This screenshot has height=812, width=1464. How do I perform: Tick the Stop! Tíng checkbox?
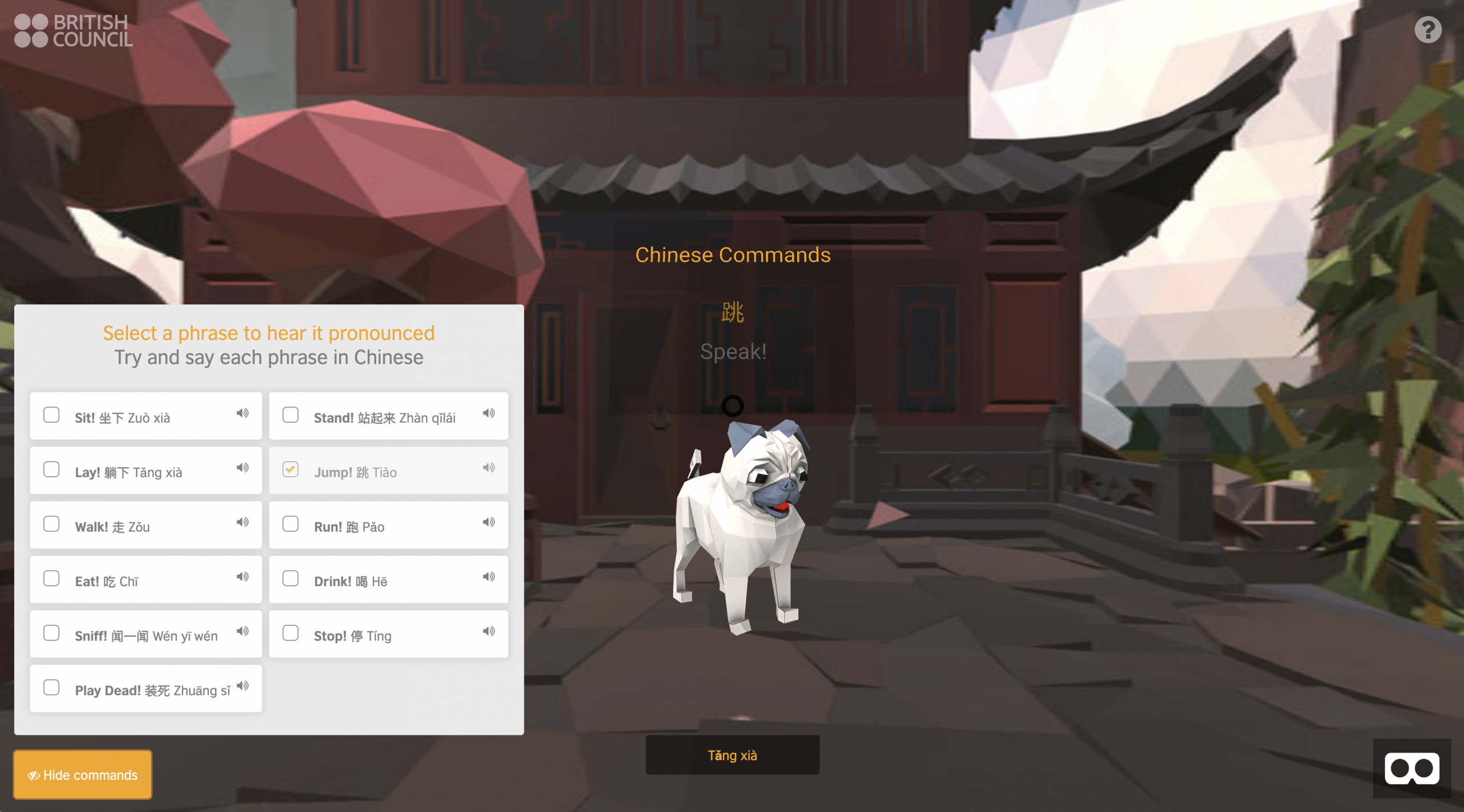tap(291, 633)
